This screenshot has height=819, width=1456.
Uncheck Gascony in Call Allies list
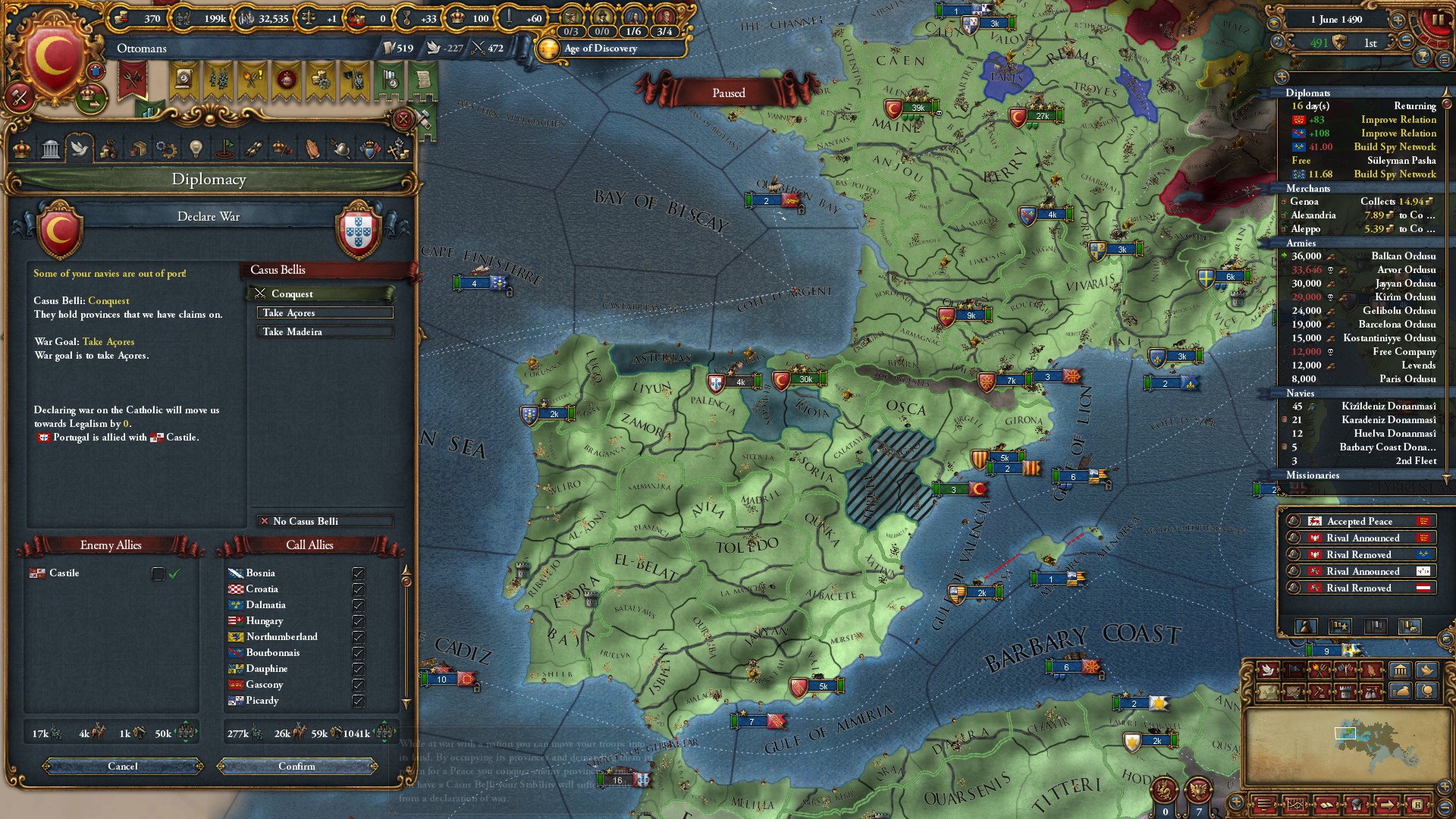pyautogui.click(x=358, y=685)
